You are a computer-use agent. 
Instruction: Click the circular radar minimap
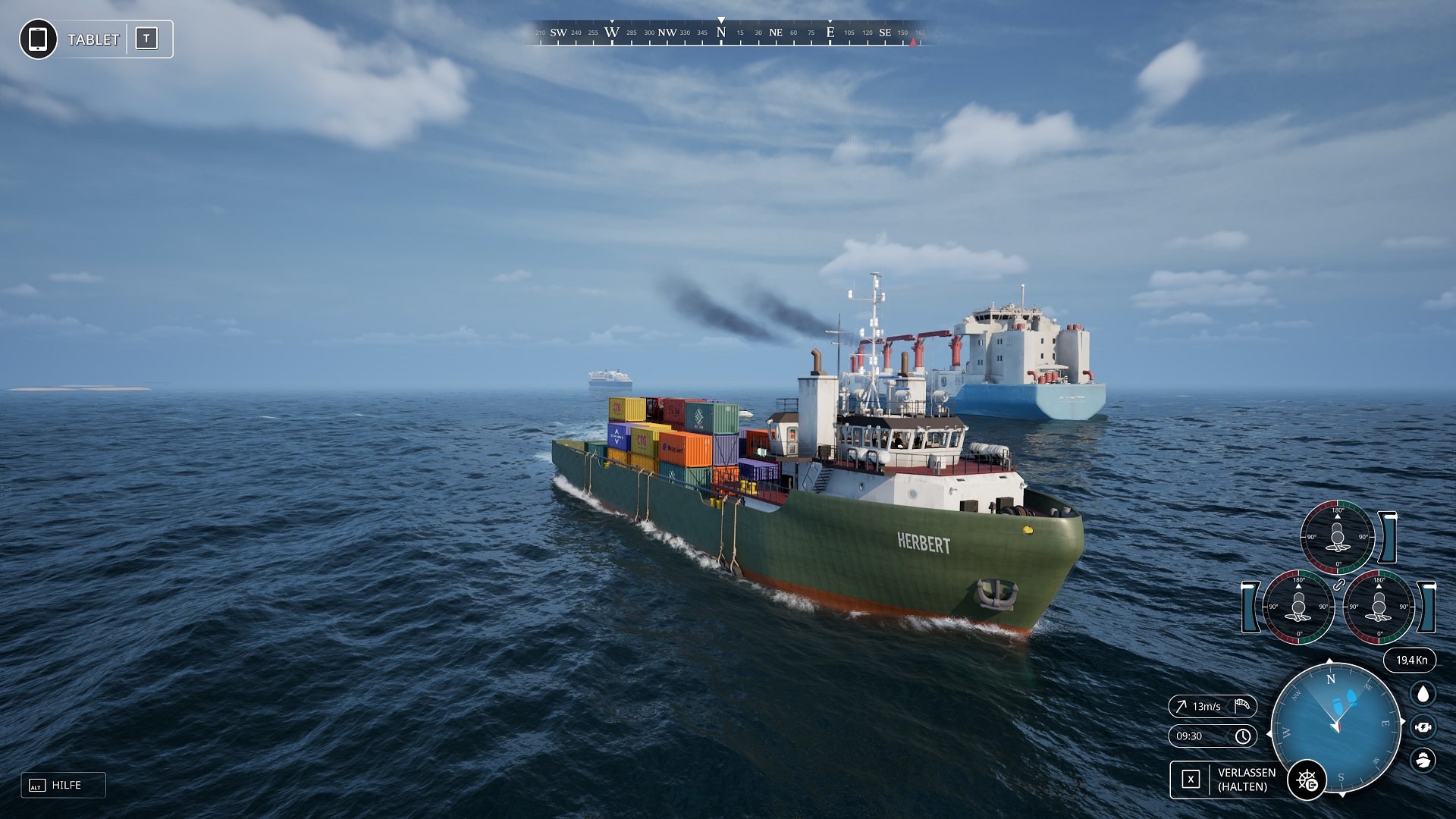tap(1336, 726)
